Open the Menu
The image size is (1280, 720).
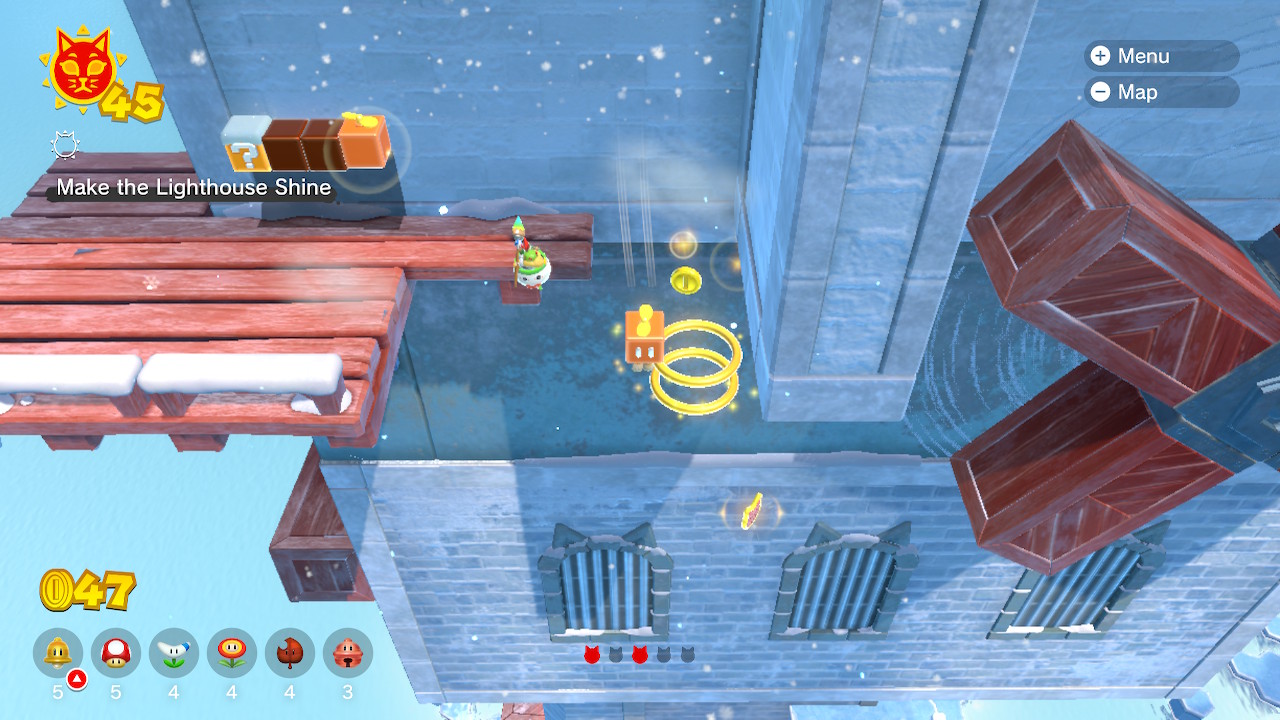point(1160,56)
